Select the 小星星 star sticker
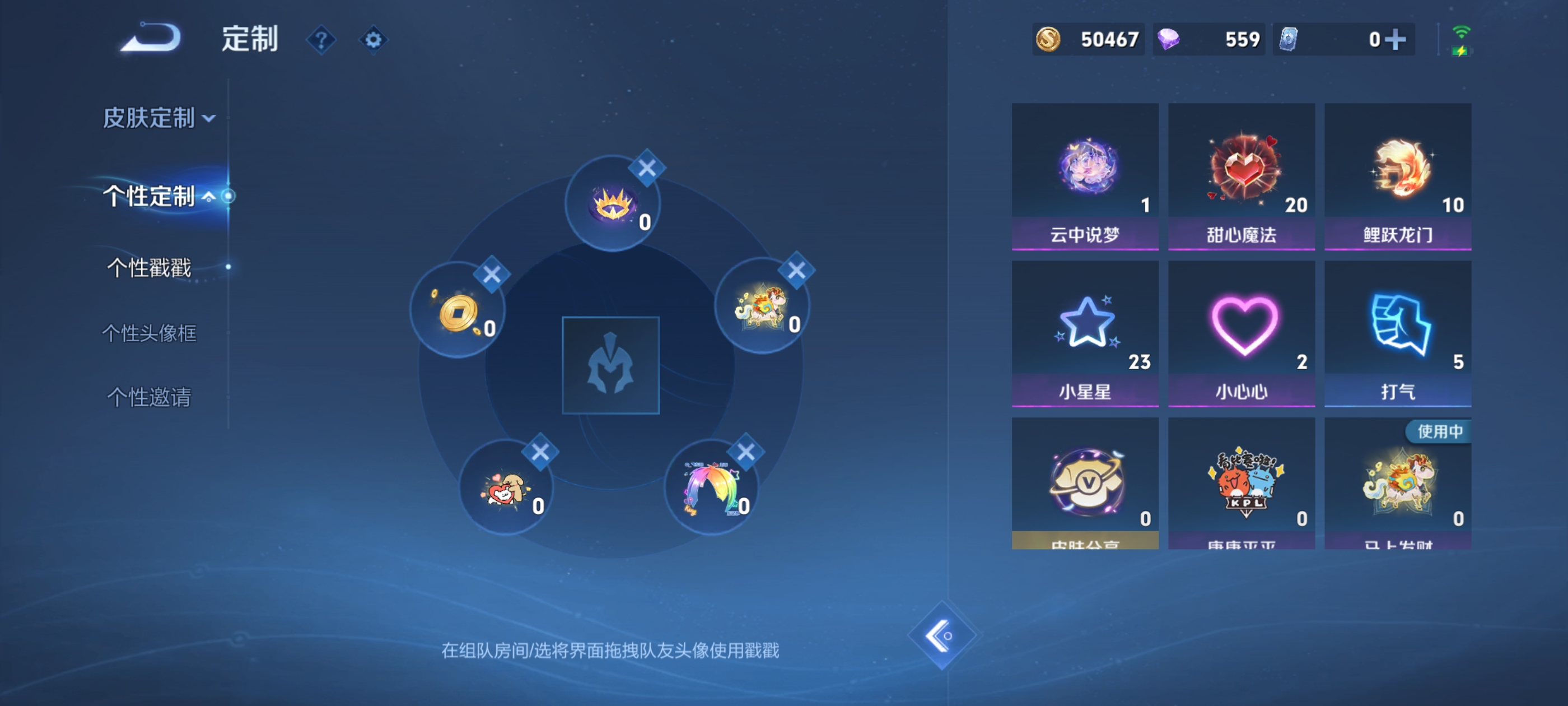The width and height of the screenshot is (1568, 706). pos(1085,332)
